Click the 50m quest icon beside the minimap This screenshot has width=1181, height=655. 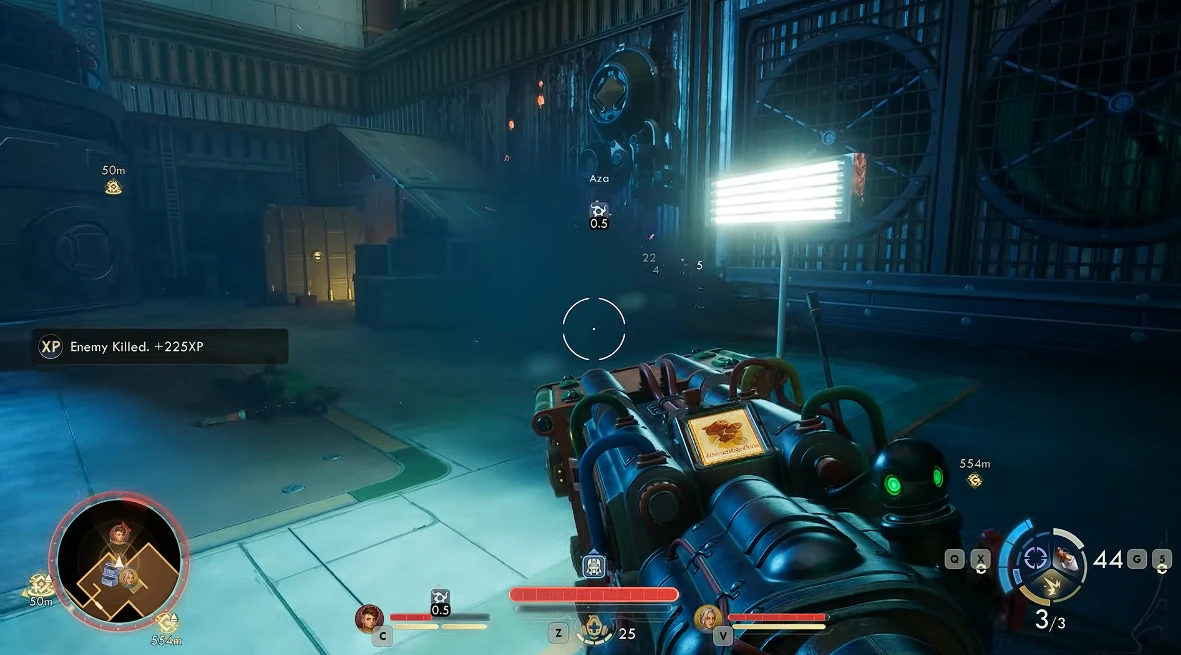coord(40,585)
